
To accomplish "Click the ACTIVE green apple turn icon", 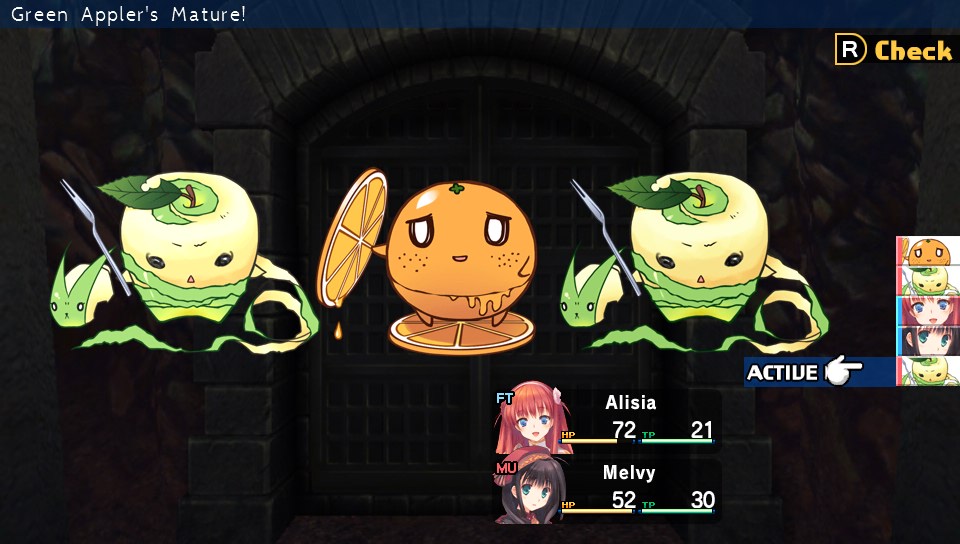I will coord(930,371).
